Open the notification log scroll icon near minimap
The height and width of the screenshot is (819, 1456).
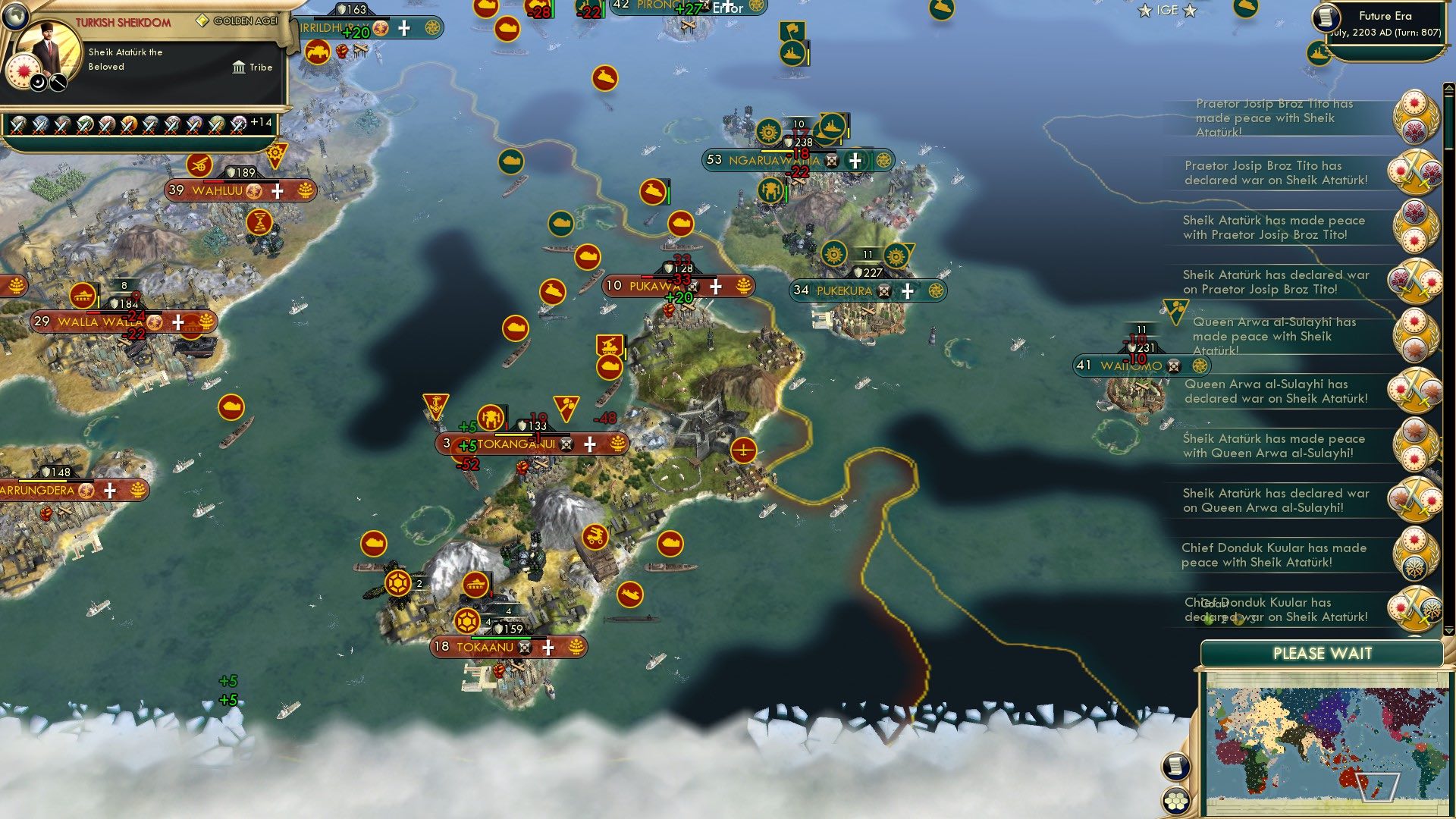1177,764
